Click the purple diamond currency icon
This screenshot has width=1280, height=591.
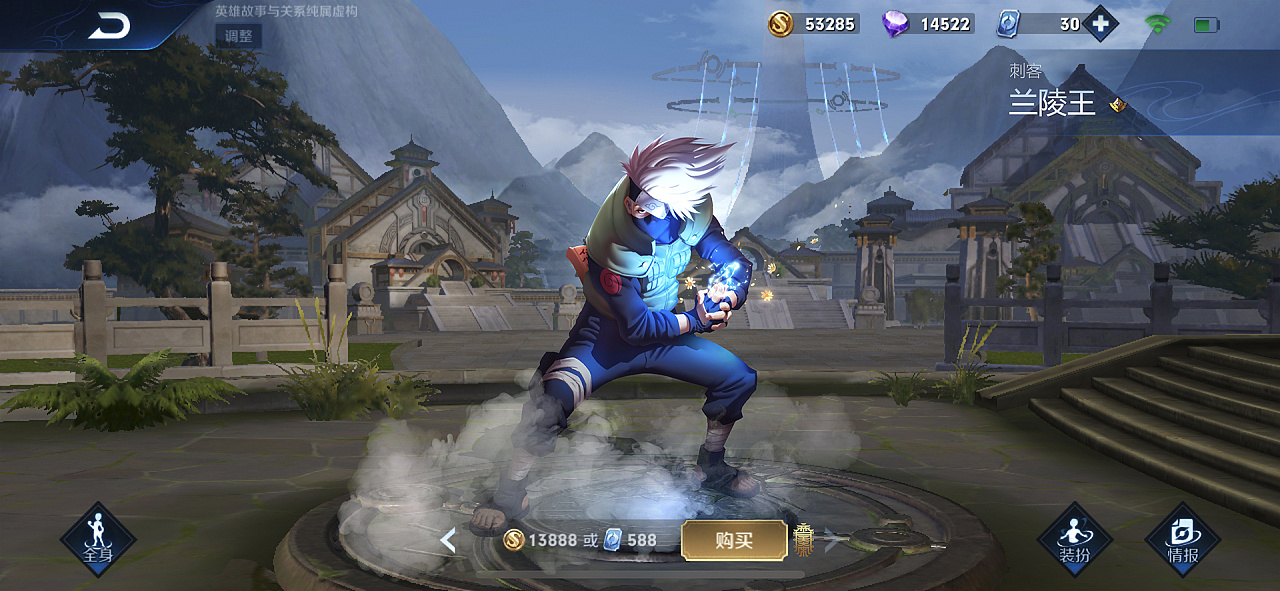pos(895,24)
